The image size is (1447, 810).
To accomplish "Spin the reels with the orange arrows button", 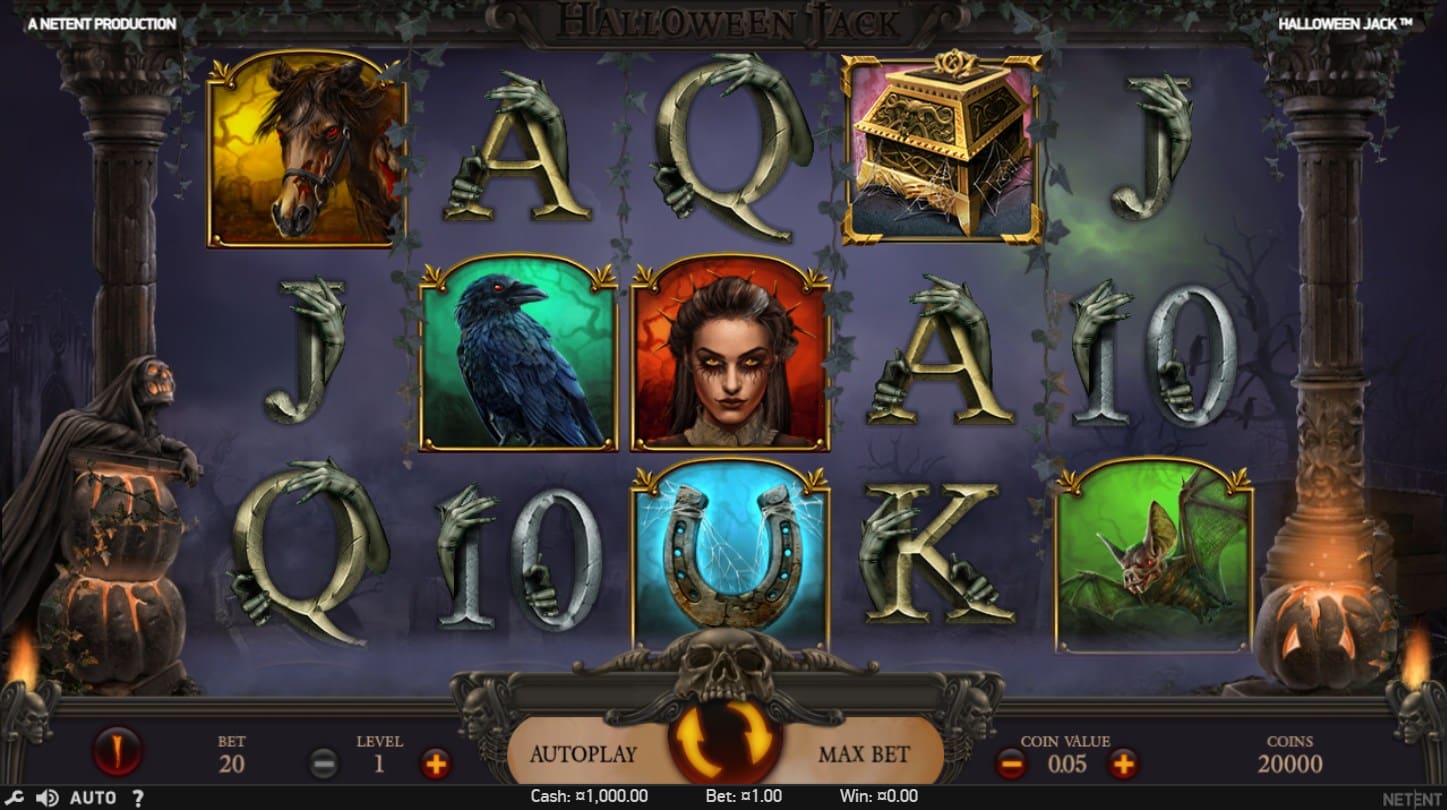I will point(723,744).
